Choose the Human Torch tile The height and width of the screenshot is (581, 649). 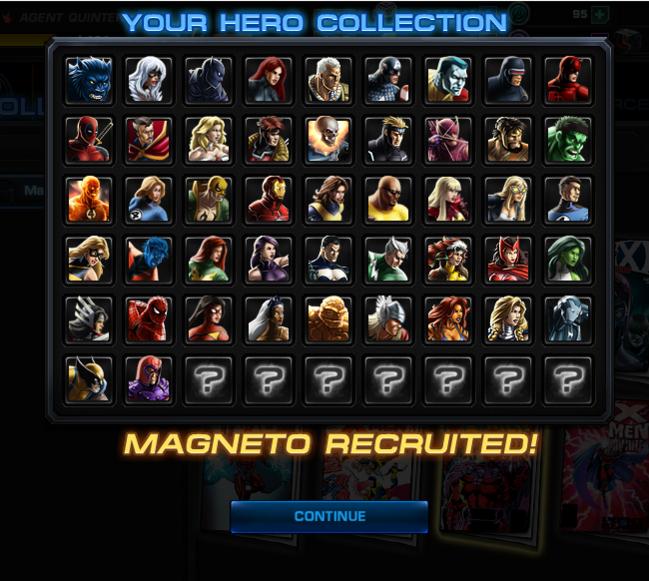point(88,199)
